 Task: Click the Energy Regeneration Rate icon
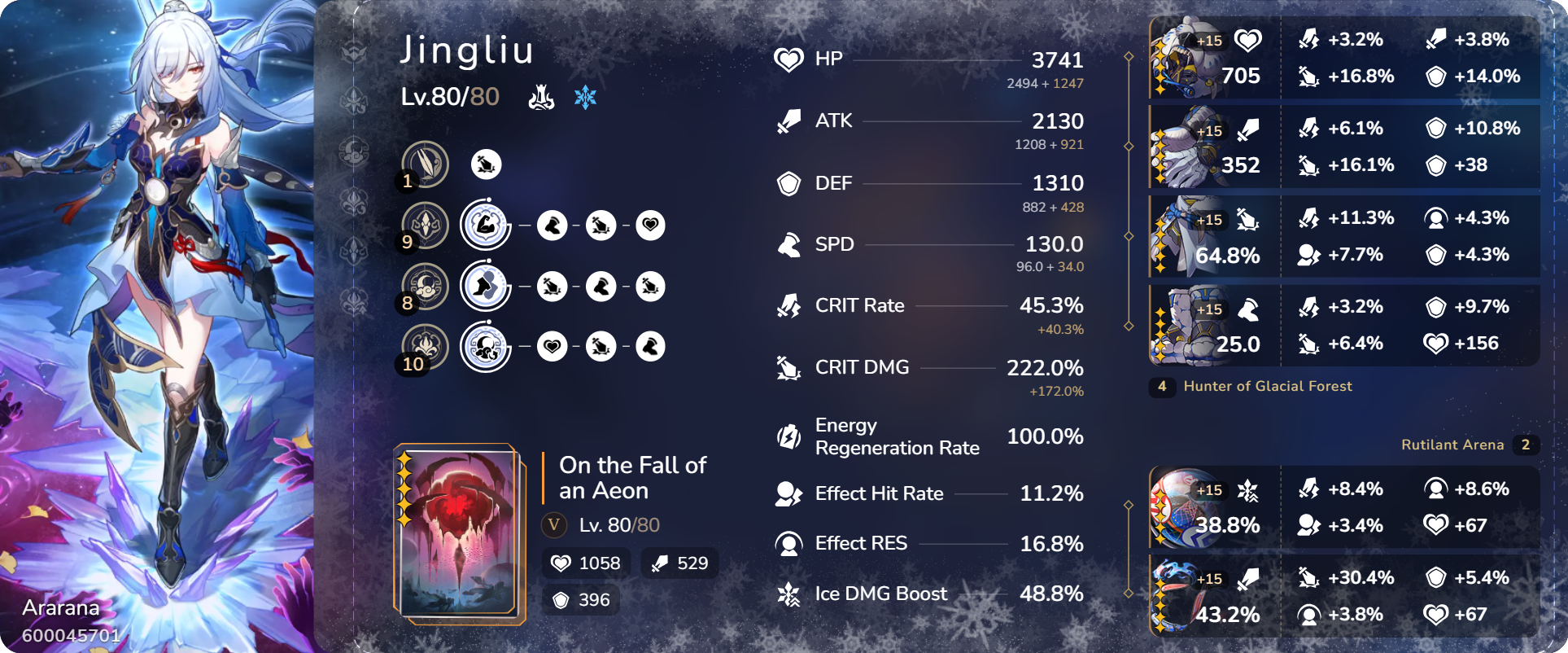788,436
